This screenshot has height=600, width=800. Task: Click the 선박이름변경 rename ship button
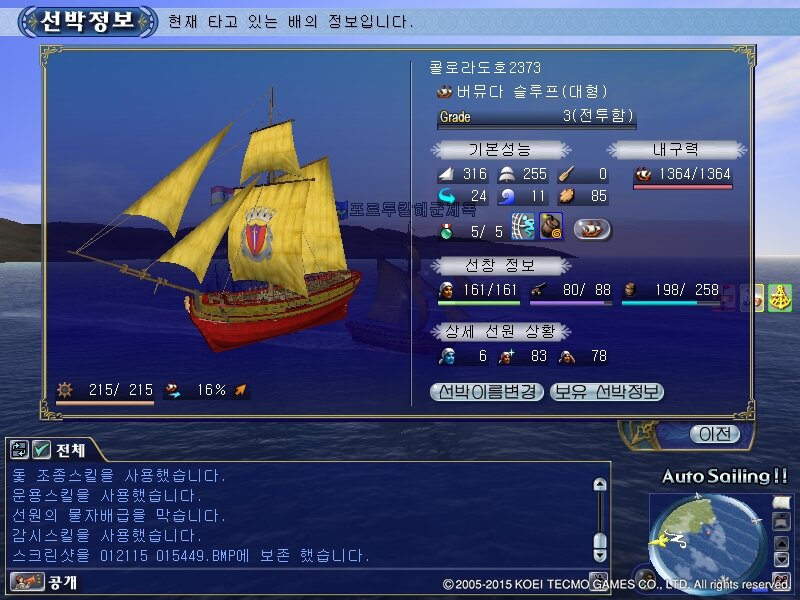pyautogui.click(x=487, y=392)
